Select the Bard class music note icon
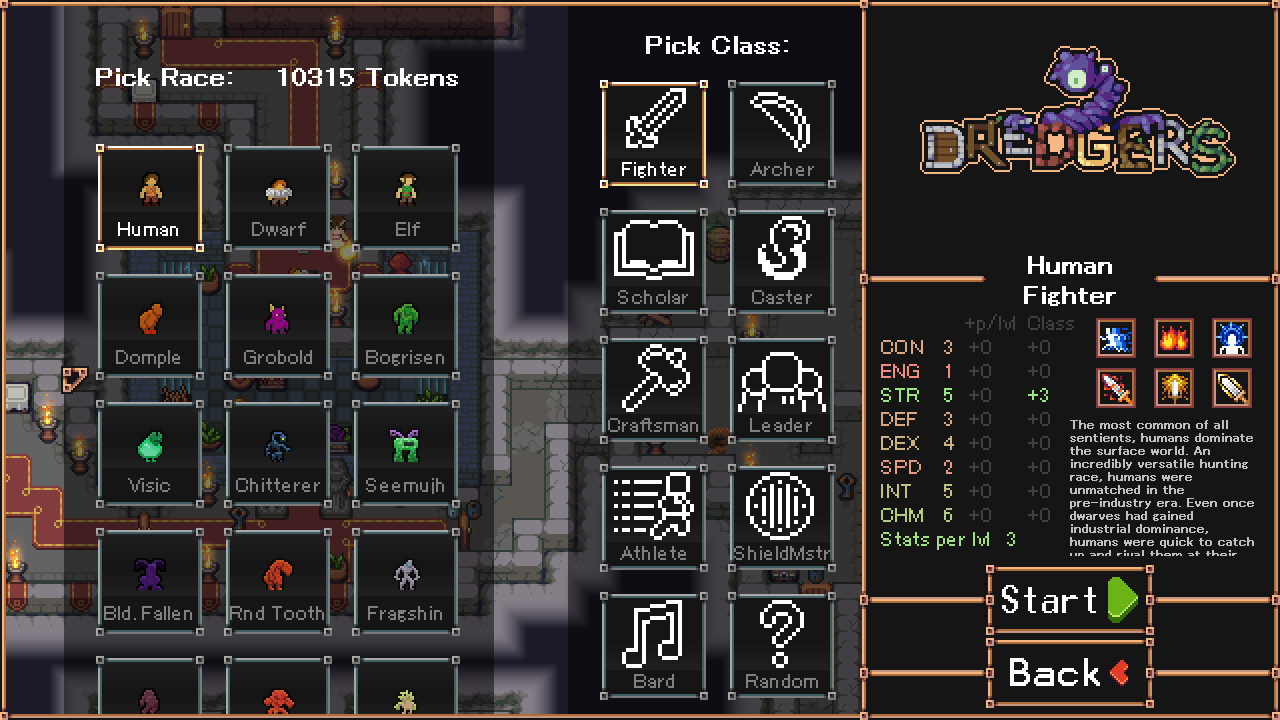The height and width of the screenshot is (720, 1280). click(653, 642)
